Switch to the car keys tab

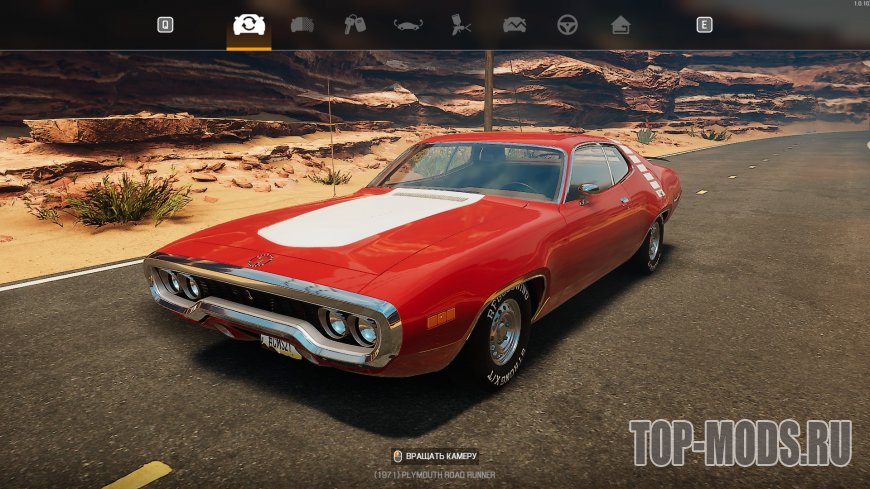click(x=355, y=25)
